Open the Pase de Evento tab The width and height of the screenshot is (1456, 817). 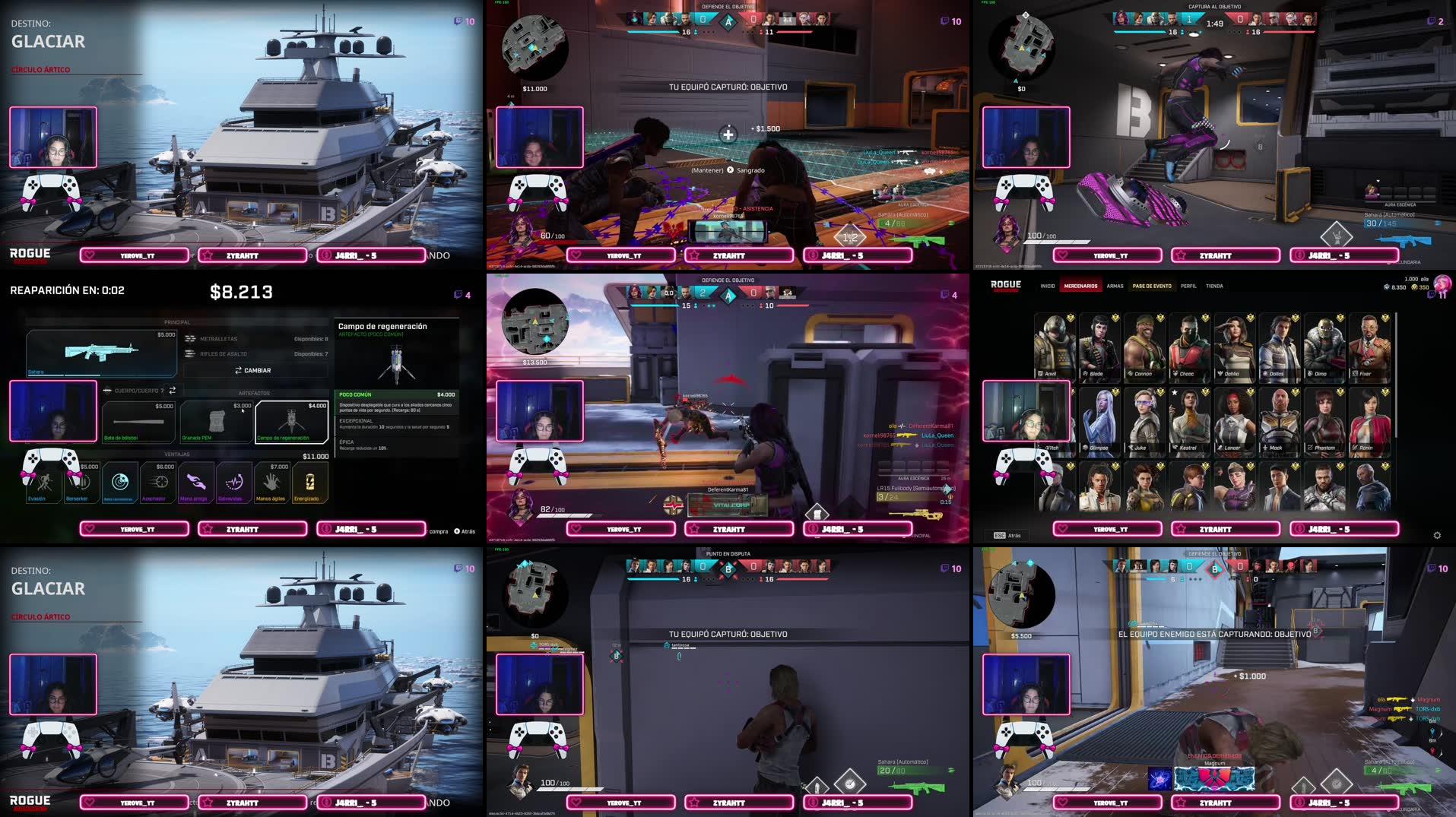[1151, 287]
